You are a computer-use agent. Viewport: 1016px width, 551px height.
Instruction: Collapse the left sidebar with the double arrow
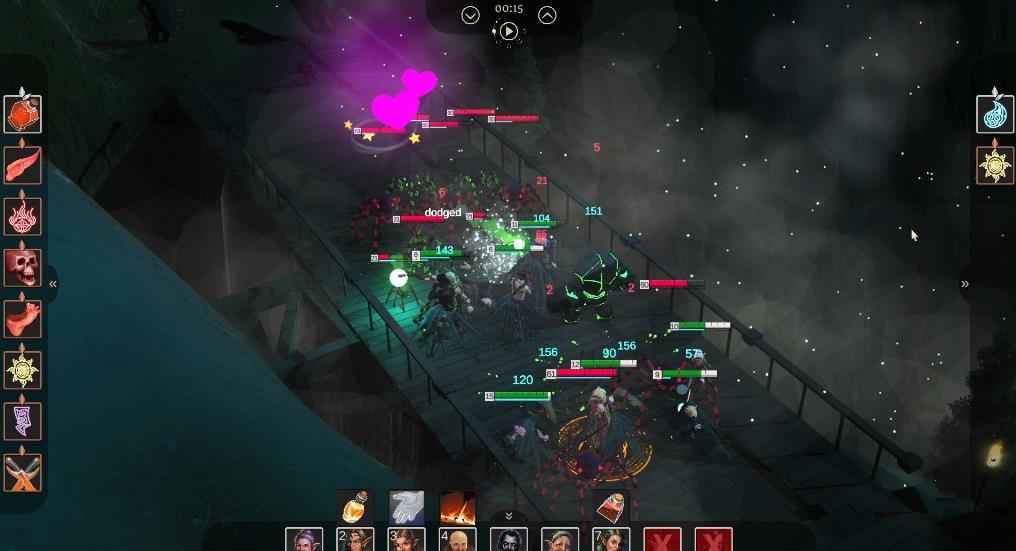click(53, 284)
